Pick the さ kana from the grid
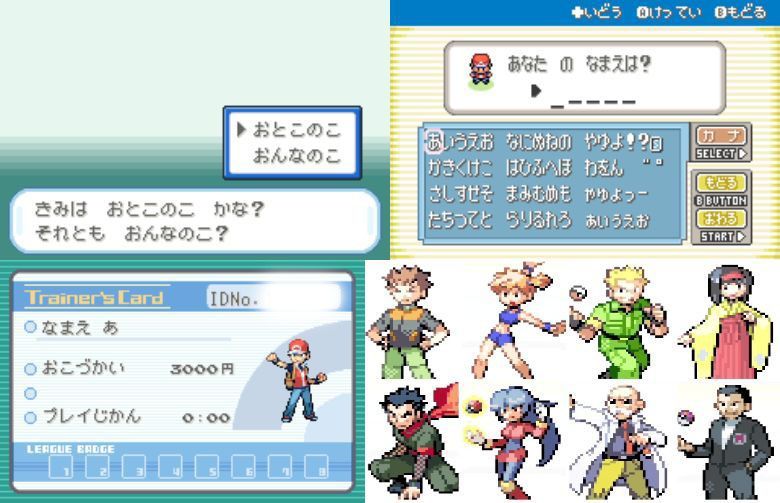The width and height of the screenshot is (780, 503). (435, 194)
